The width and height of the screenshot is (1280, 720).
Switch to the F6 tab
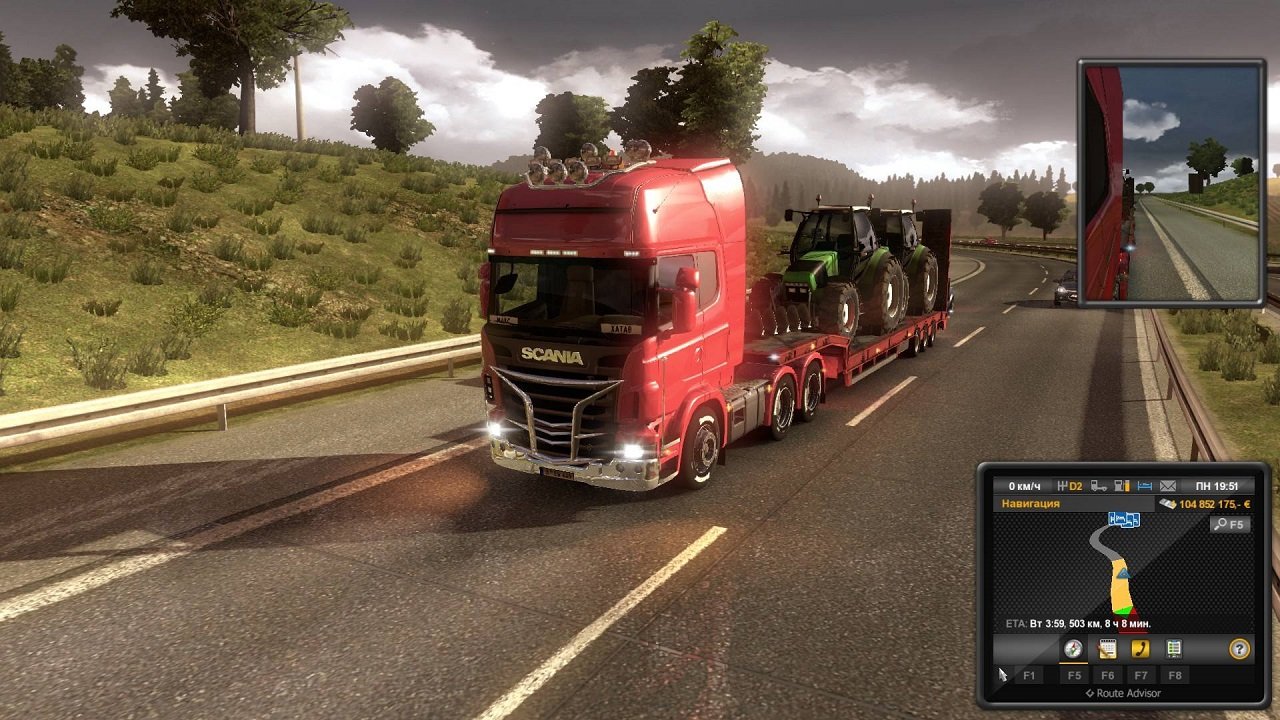[1109, 675]
